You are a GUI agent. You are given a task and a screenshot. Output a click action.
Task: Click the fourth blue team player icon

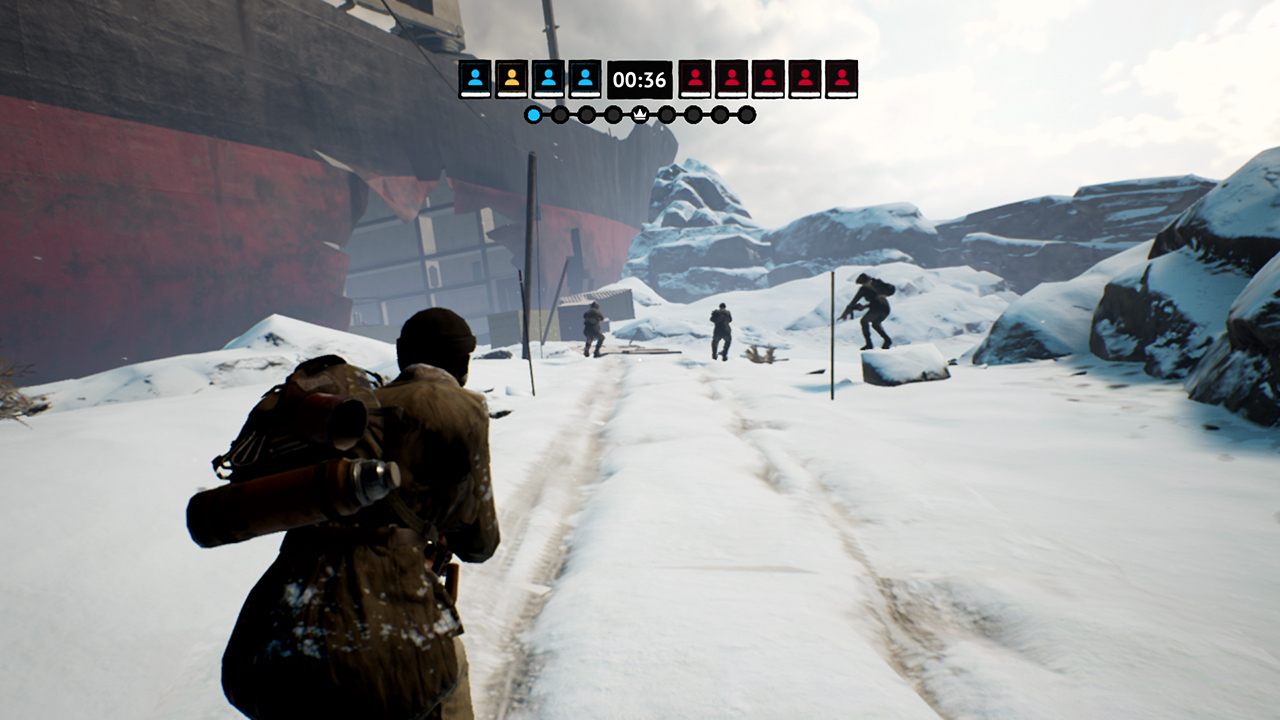click(586, 78)
